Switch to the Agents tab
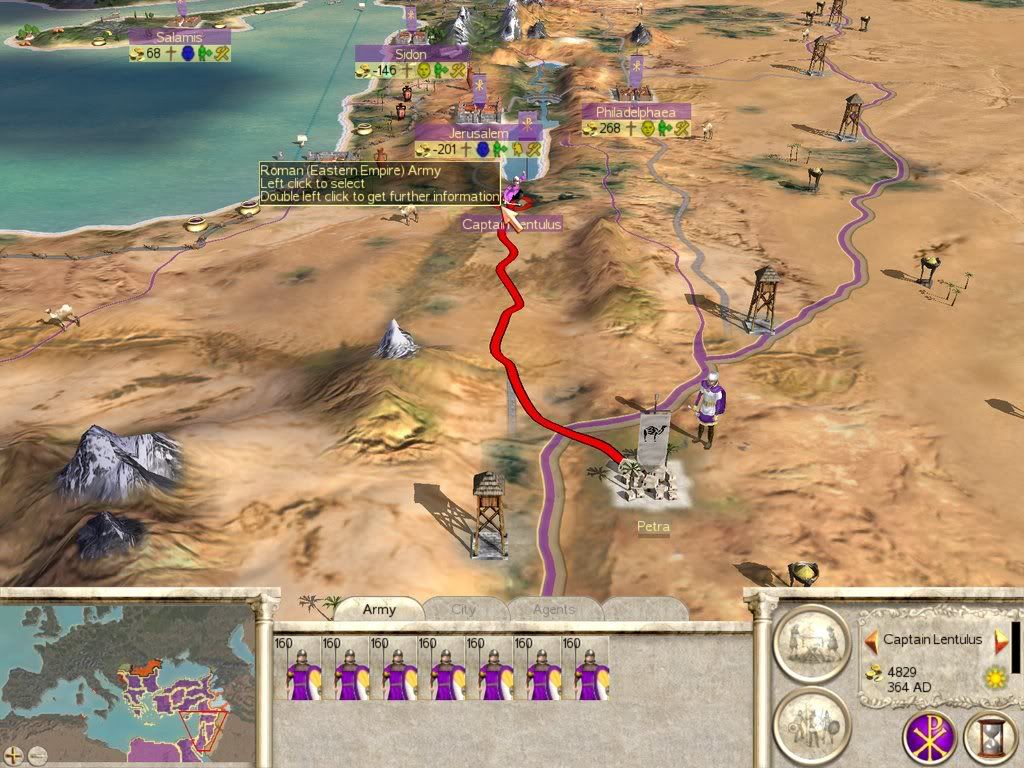 tap(553, 609)
